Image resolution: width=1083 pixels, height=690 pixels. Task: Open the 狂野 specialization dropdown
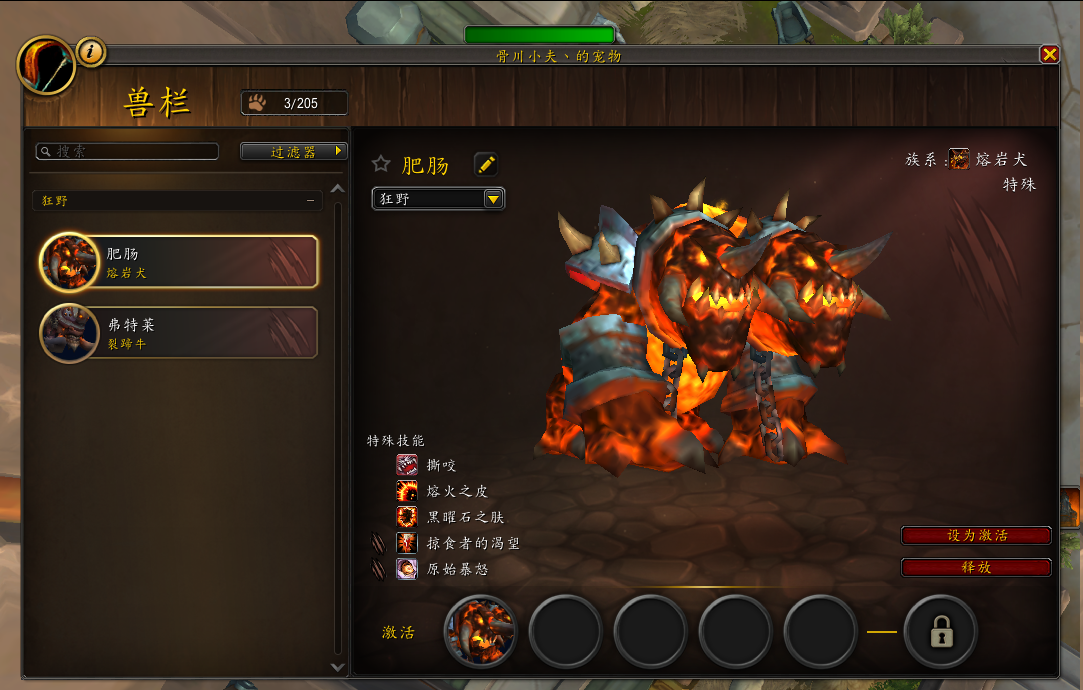[439, 198]
